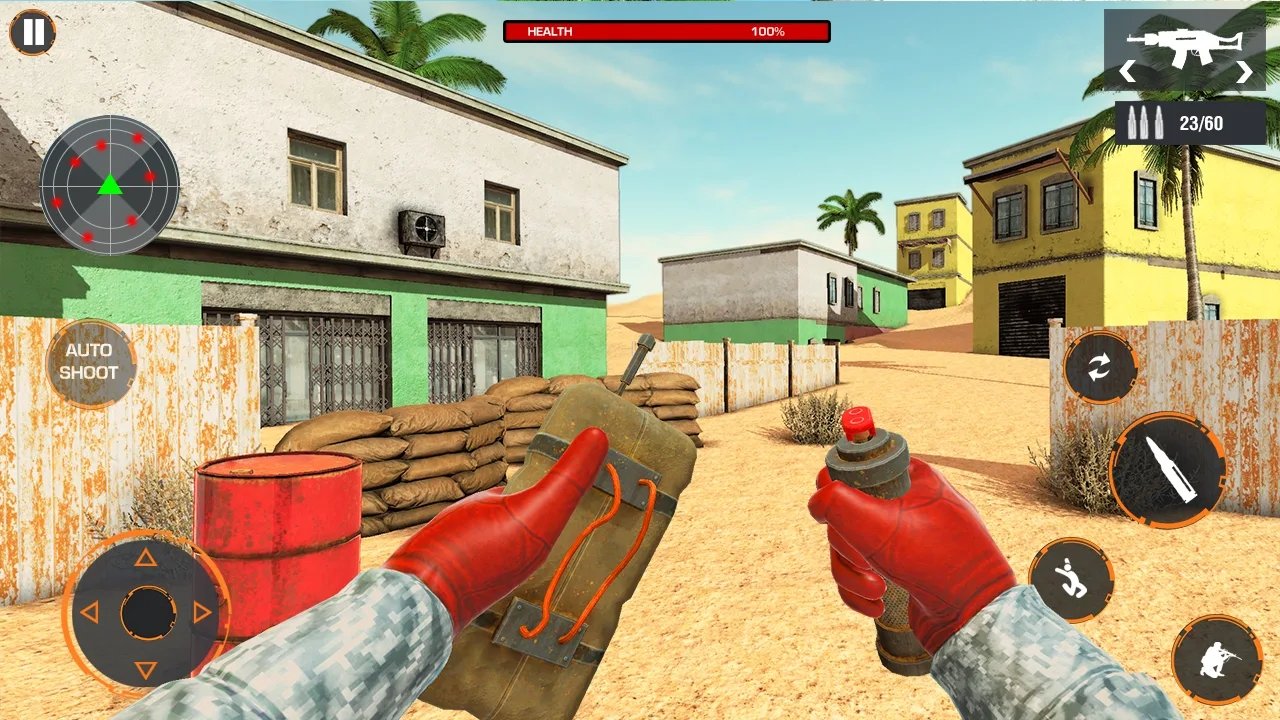Fire using the bullet button
The image size is (1280, 720).
tap(1168, 469)
